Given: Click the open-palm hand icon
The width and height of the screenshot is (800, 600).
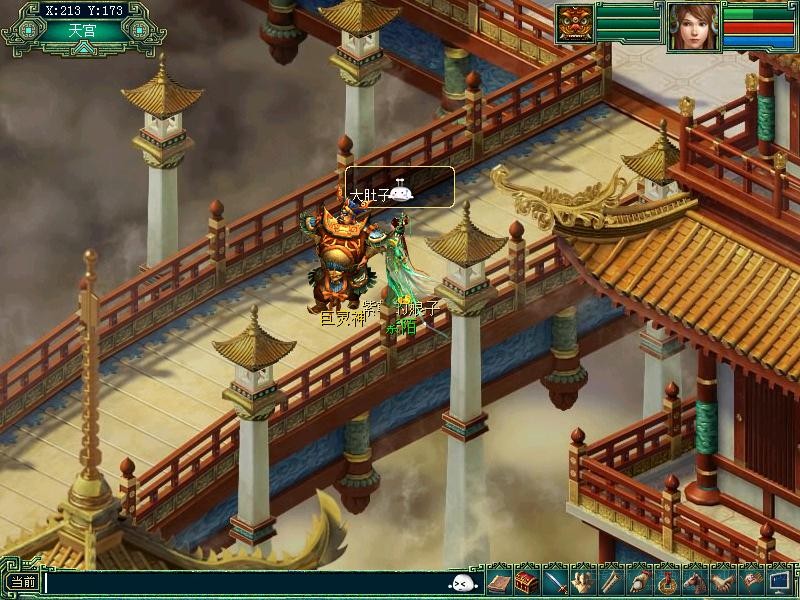Looking at the screenshot, I should point(583,581).
